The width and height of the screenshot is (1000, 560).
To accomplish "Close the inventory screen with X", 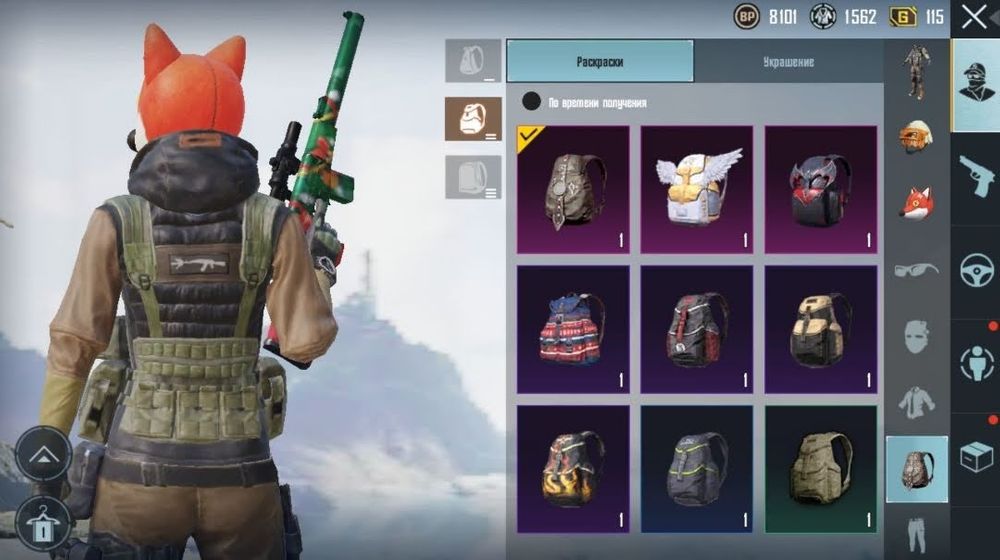I will pyautogui.click(x=974, y=16).
